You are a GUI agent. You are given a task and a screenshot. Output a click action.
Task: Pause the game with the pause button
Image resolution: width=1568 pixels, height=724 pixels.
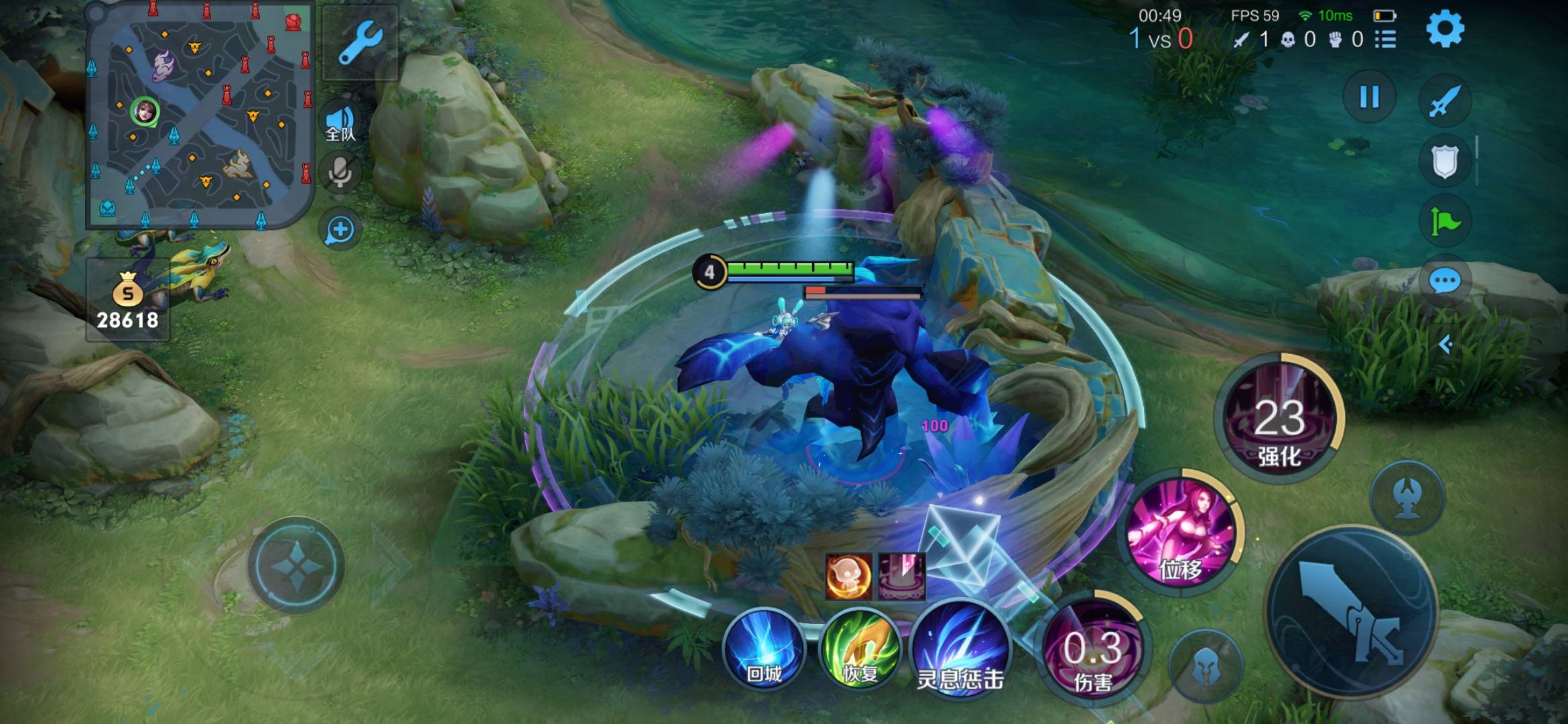point(1369,98)
